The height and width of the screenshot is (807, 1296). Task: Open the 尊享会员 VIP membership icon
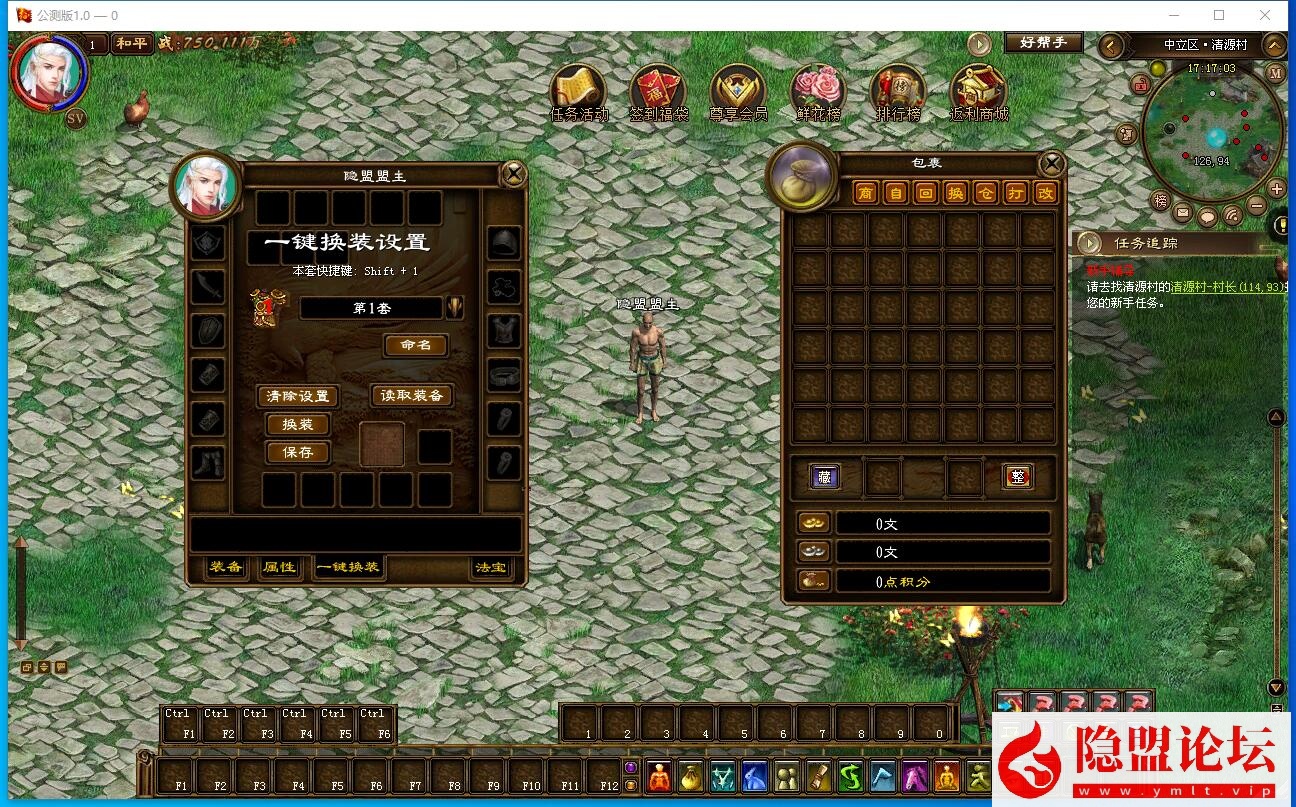pyautogui.click(x=738, y=93)
